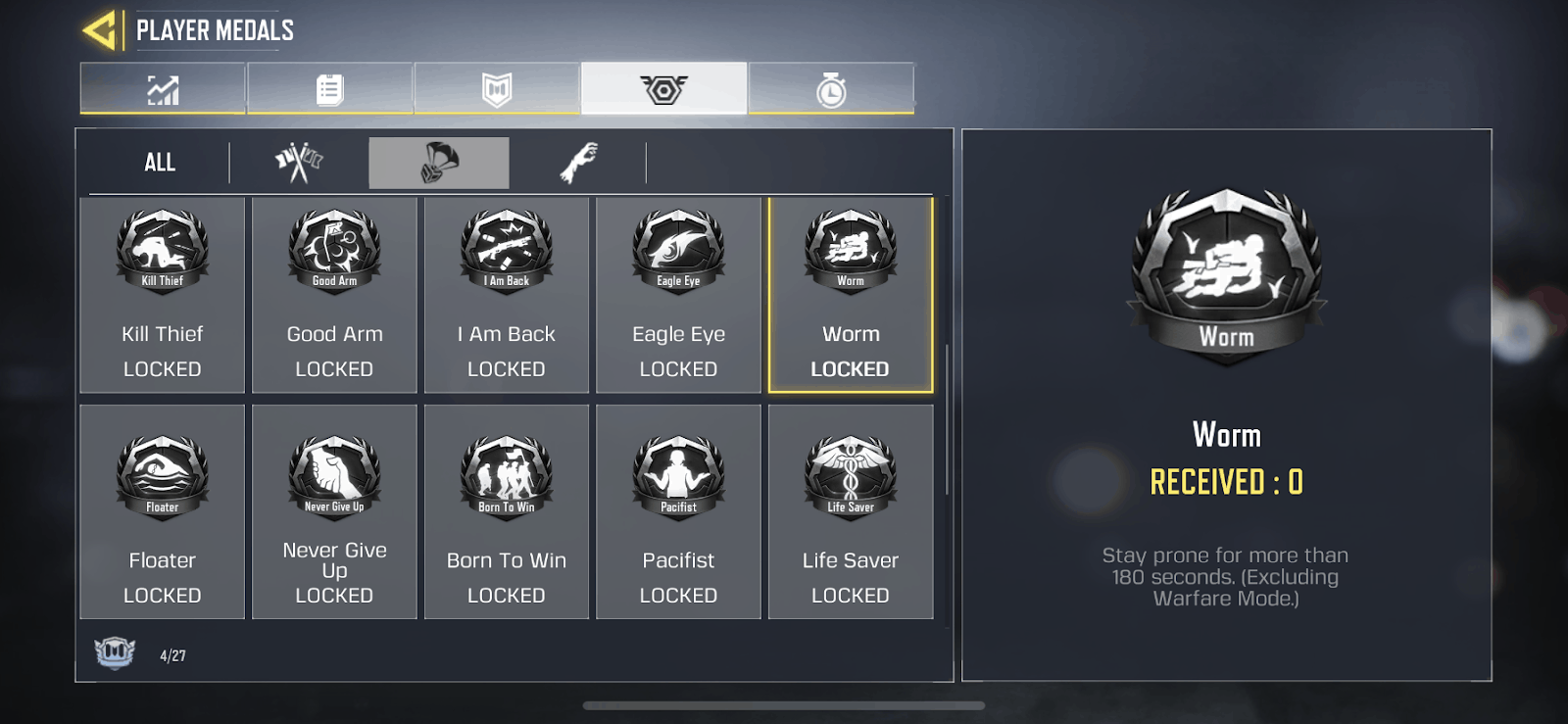Click the back arrow next to Player Medals
1568x724 pixels.
(98, 29)
